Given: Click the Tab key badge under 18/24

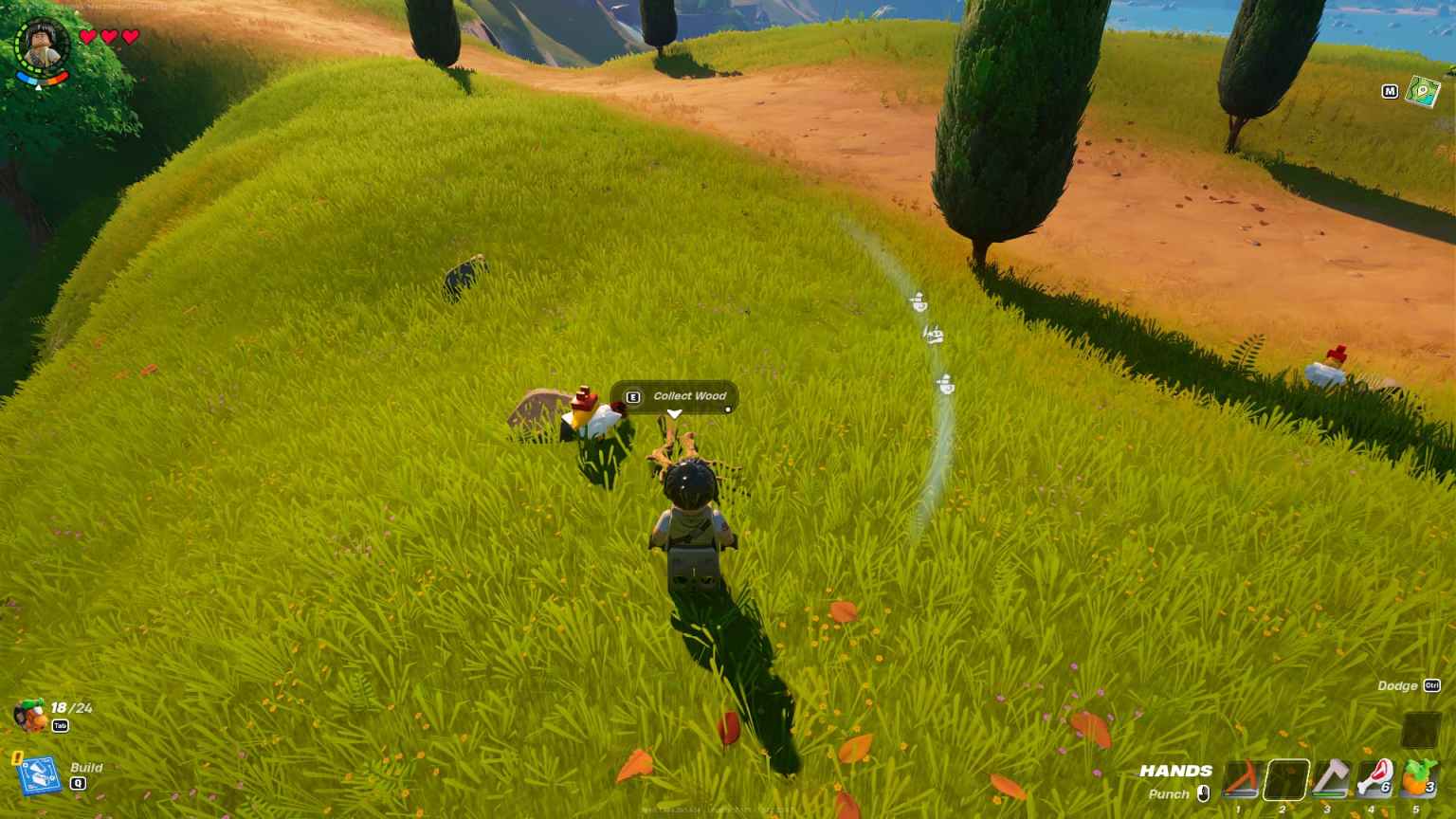Looking at the screenshot, I should [x=60, y=726].
